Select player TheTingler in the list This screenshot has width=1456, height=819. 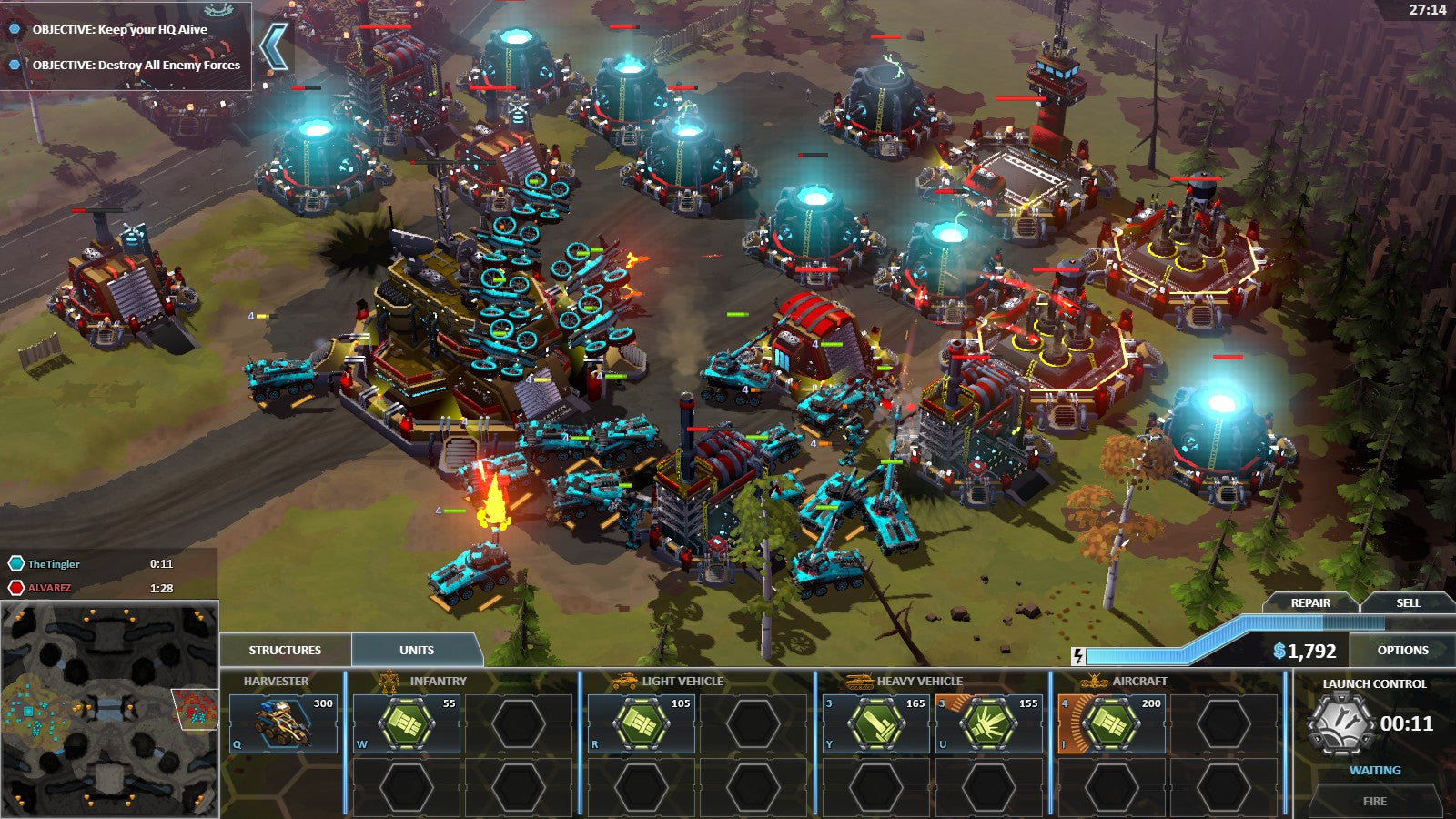(54, 564)
